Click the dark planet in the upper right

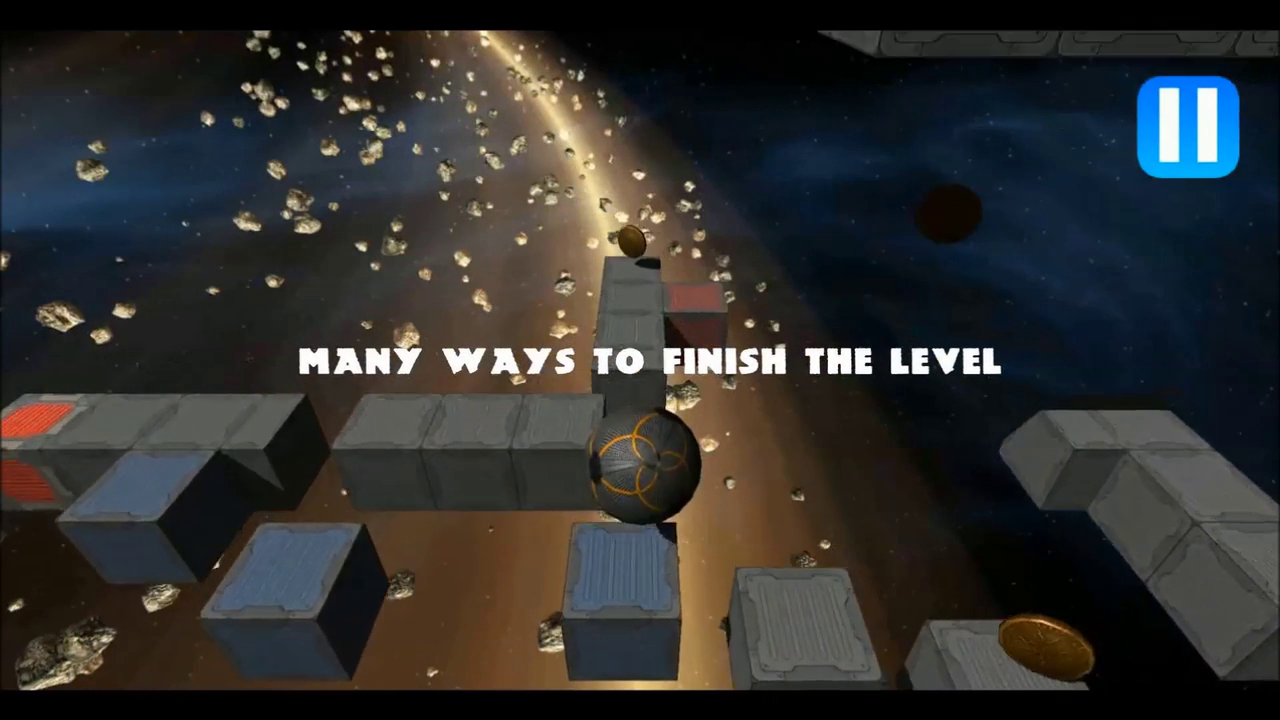pyautogui.click(x=948, y=212)
